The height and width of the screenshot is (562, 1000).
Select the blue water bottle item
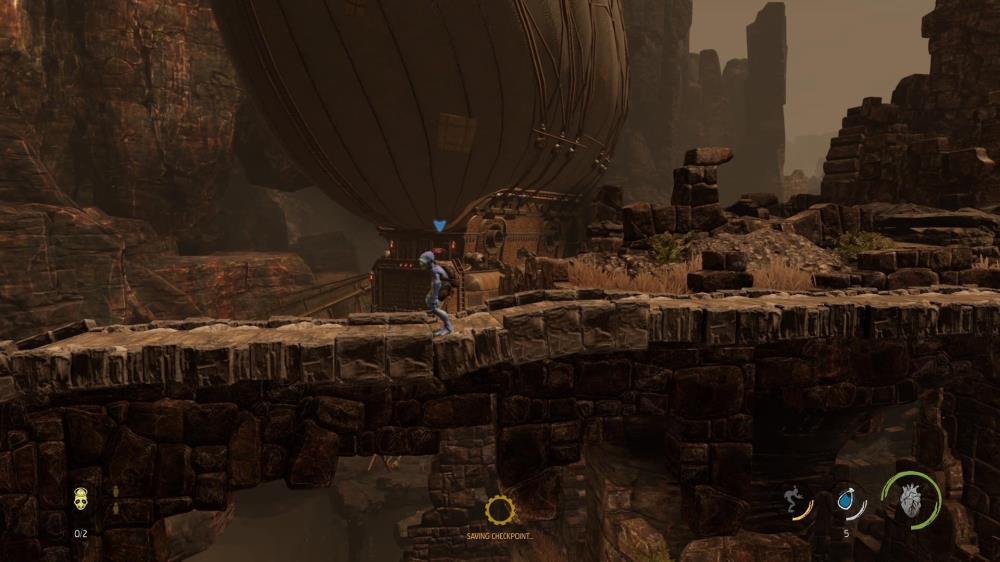(x=846, y=500)
